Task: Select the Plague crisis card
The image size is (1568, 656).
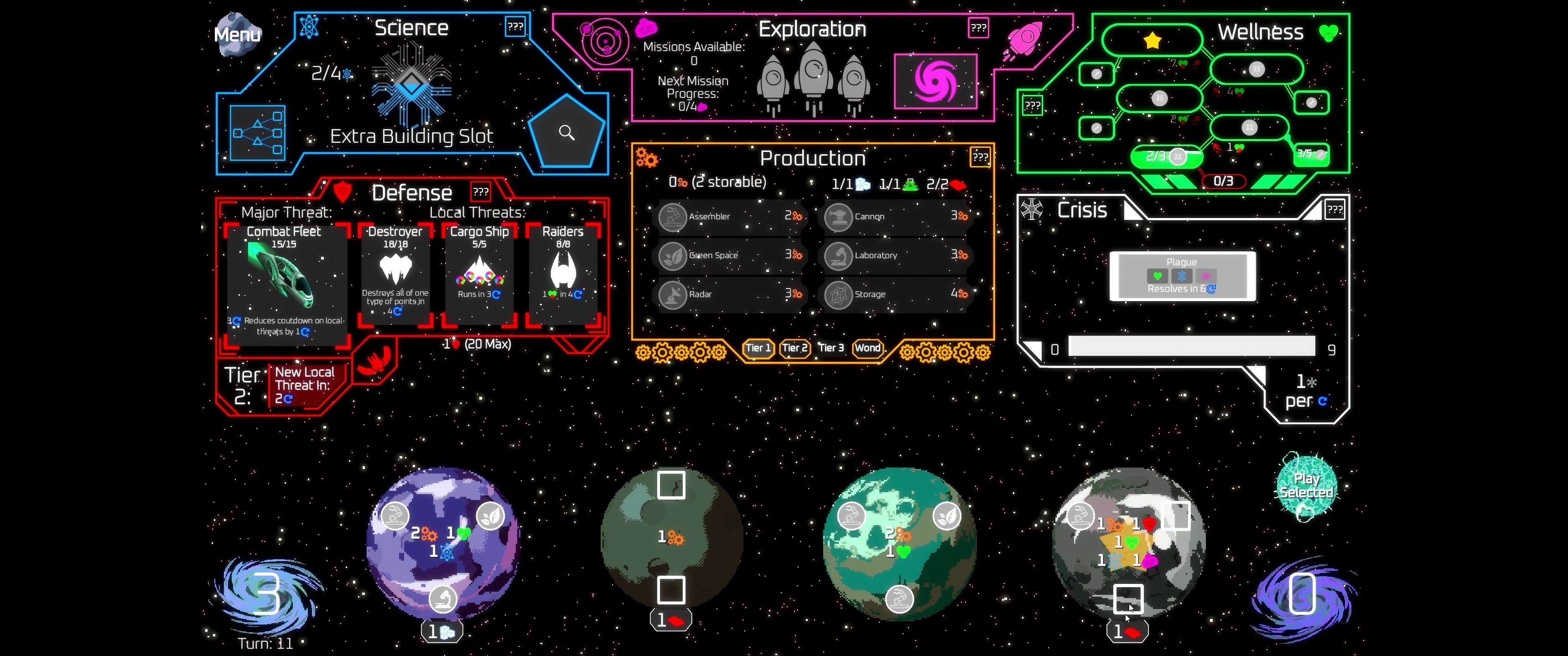Action: pyautogui.click(x=1182, y=276)
